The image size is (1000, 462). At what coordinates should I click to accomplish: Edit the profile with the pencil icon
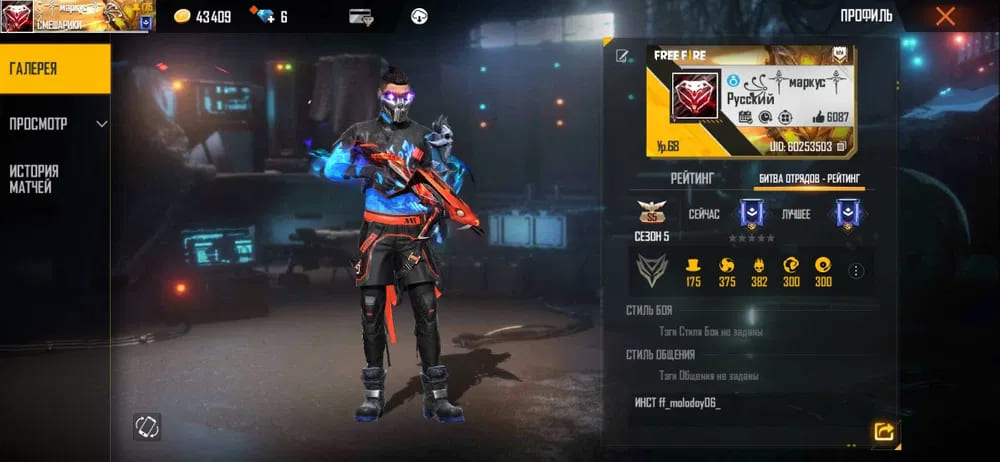click(622, 56)
